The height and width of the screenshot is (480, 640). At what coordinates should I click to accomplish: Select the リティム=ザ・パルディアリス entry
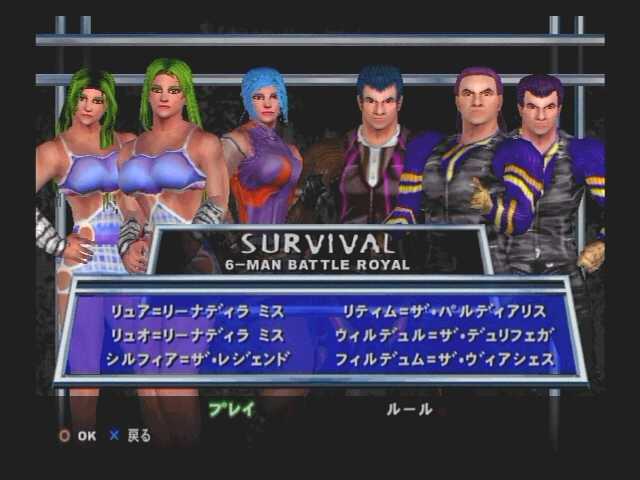443,311
